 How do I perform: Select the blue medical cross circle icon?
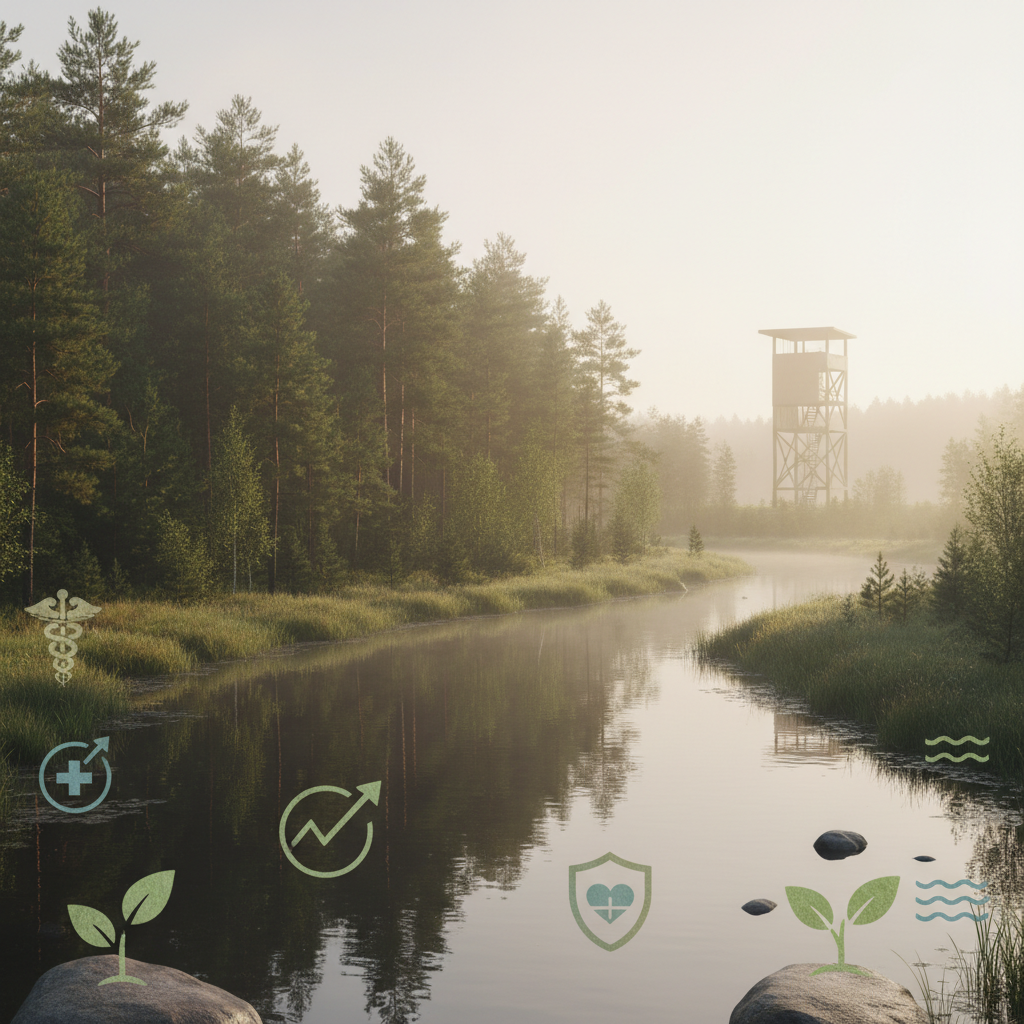pos(75,775)
